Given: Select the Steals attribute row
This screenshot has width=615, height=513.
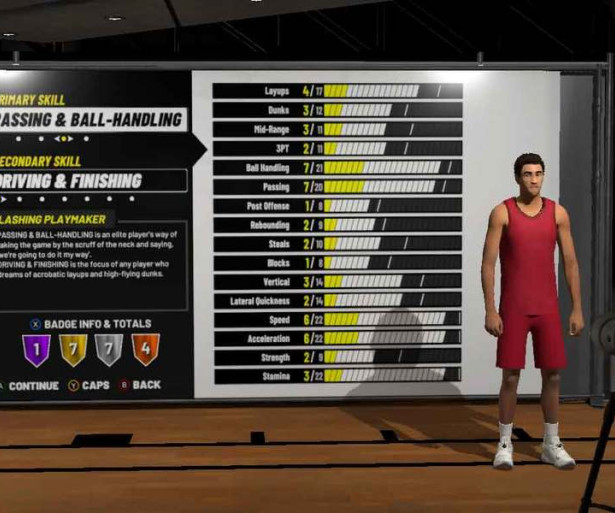Looking at the screenshot, I should 337,243.
